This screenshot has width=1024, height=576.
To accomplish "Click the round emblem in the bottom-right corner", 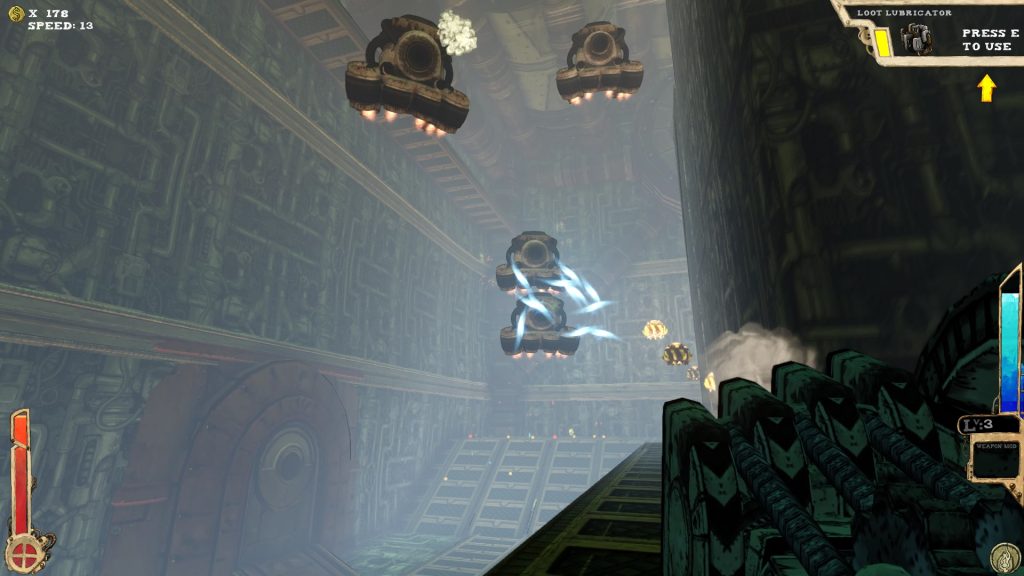I will [1004, 557].
